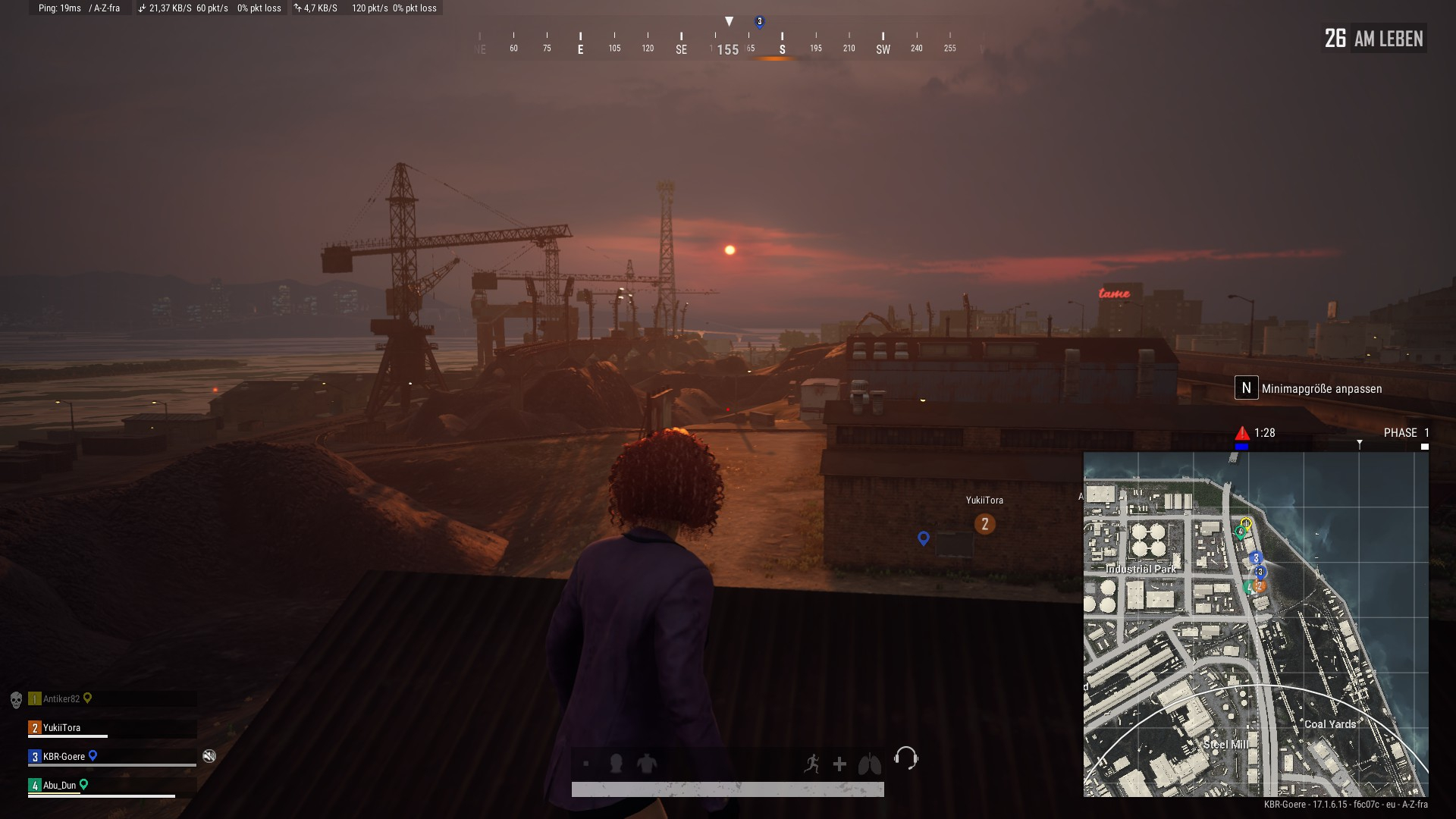This screenshot has height=819, width=1456.
Task: Click the helmet equipment status icon
Action: point(616,764)
